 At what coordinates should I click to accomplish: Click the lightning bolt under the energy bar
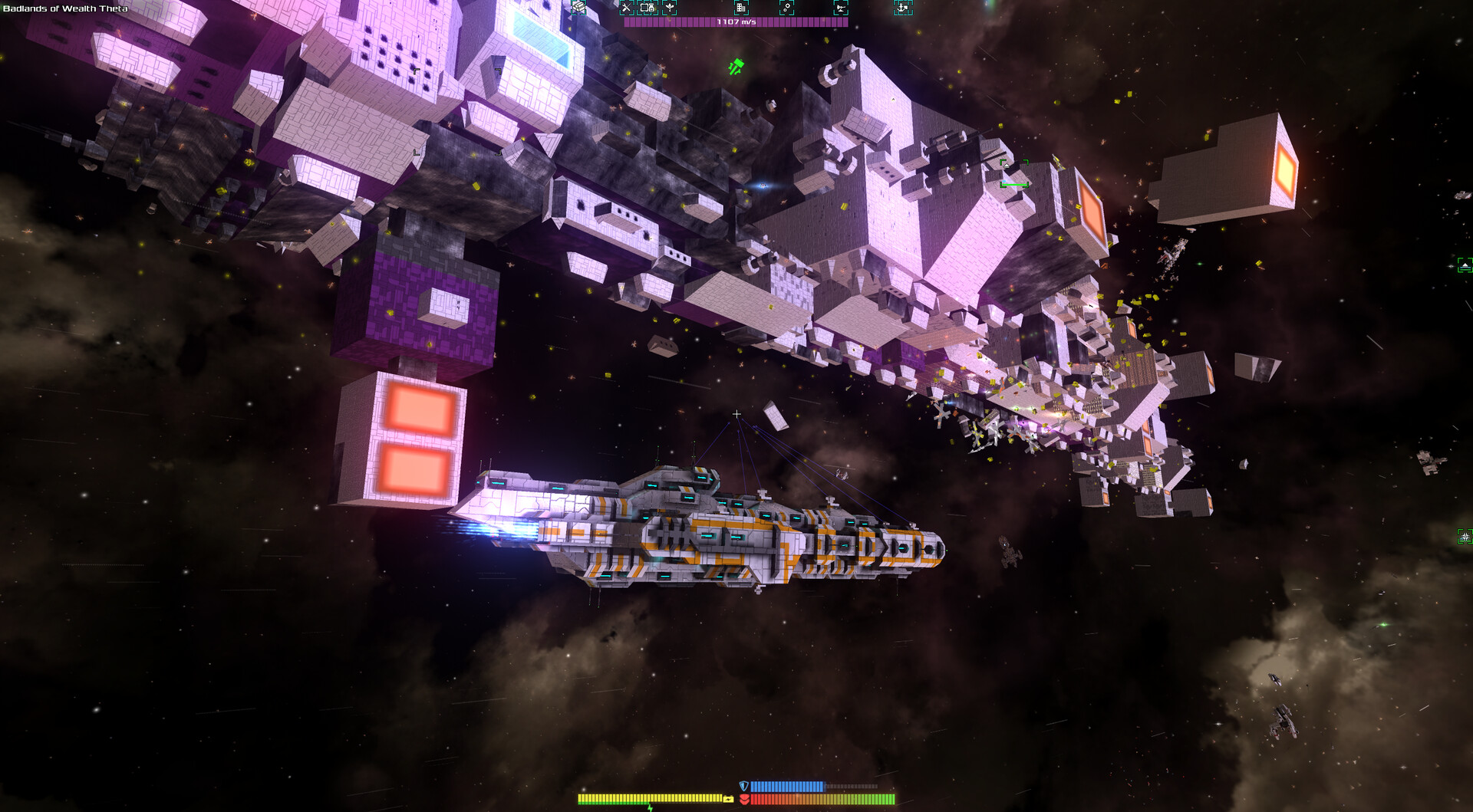click(651, 809)
